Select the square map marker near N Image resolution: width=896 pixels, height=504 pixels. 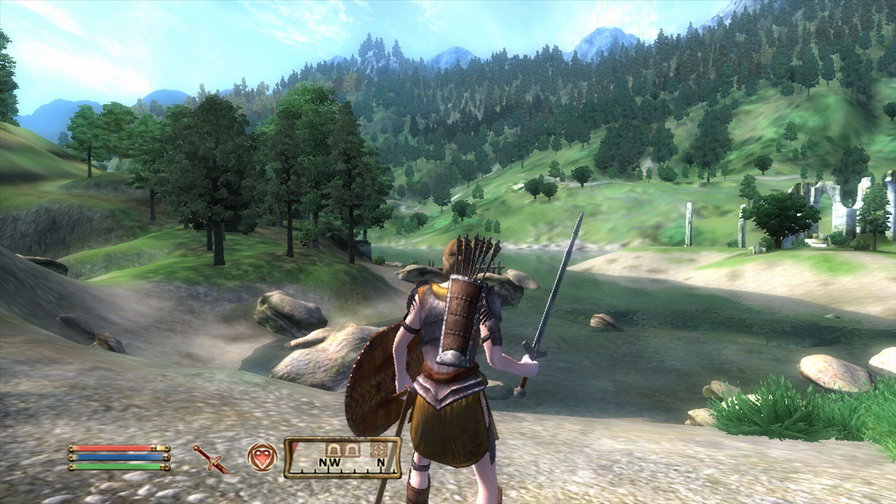[379, 450]
